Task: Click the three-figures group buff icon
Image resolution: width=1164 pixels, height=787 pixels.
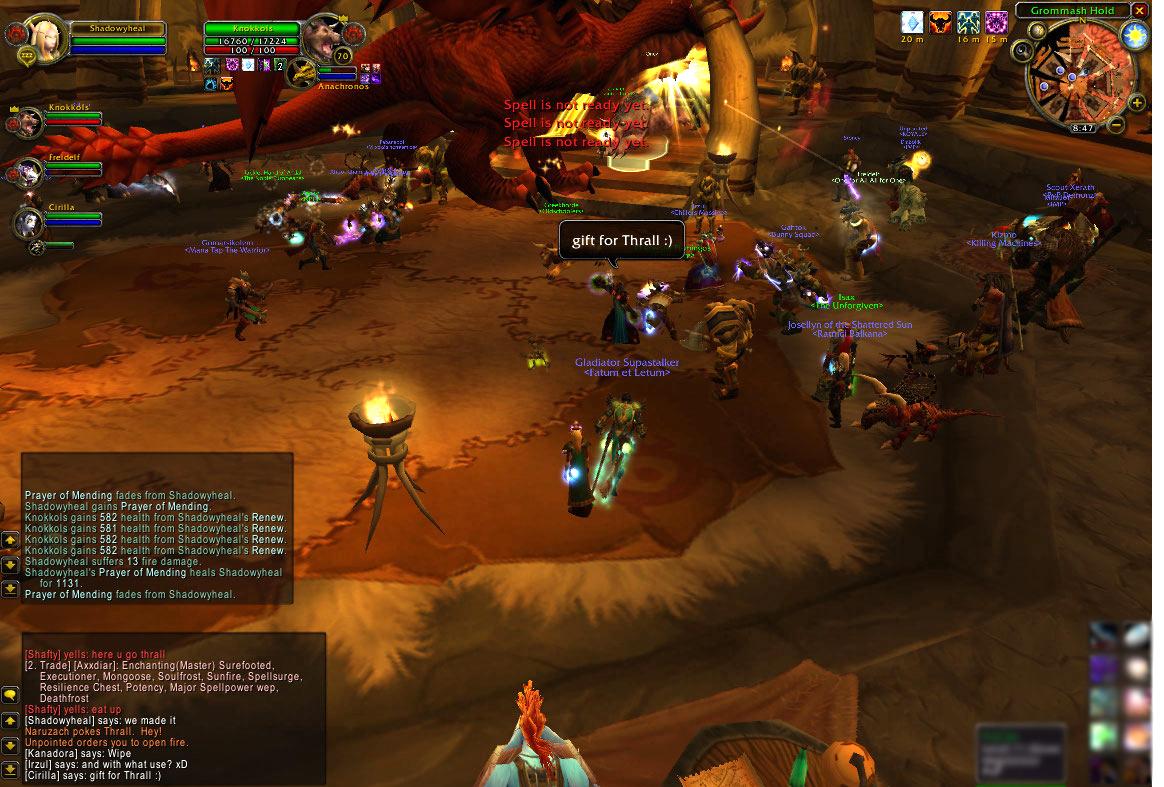Action: coord(968,22)
